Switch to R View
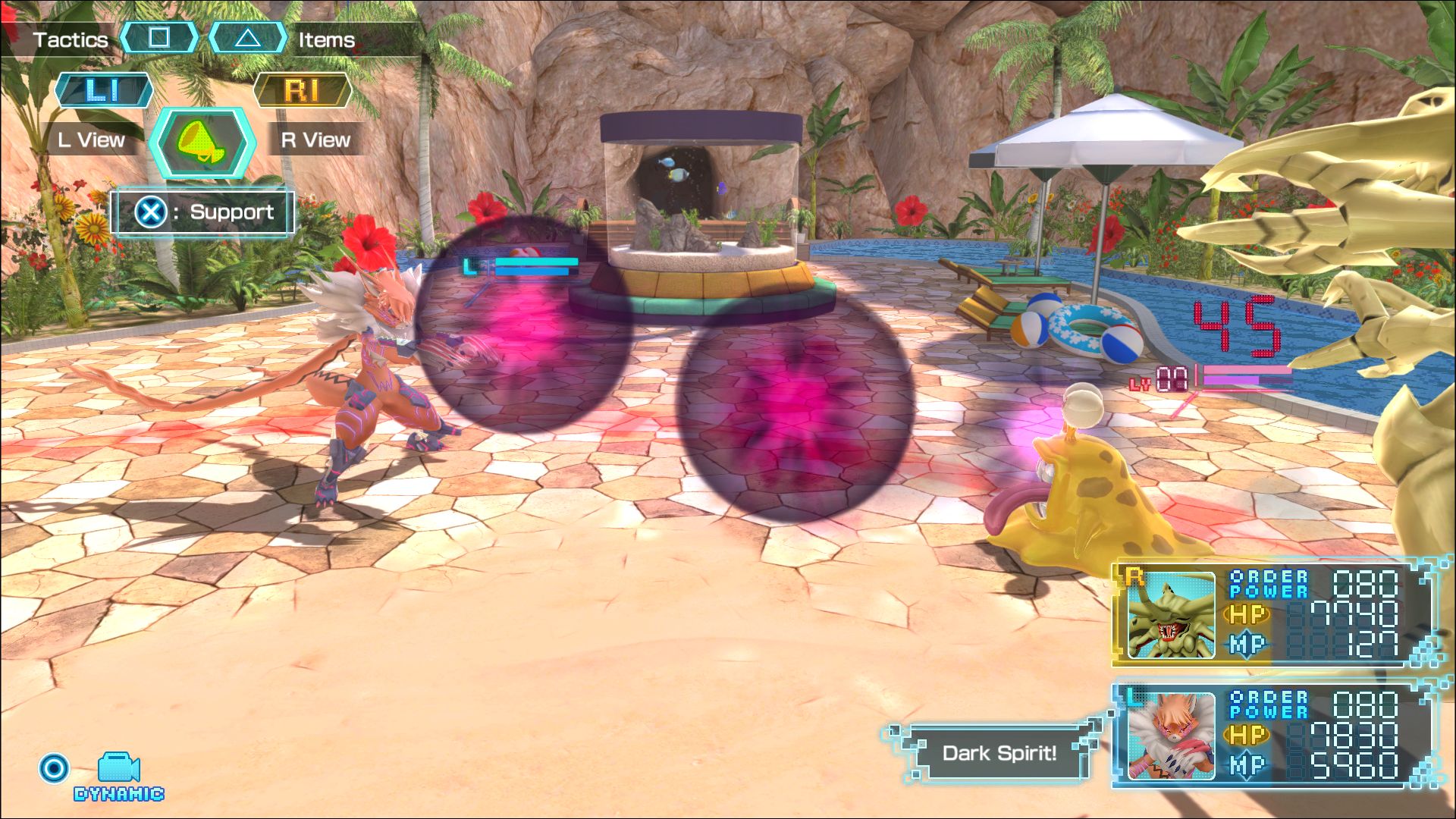Viewport: 1456px width, 819px height. tap(315, 140)
